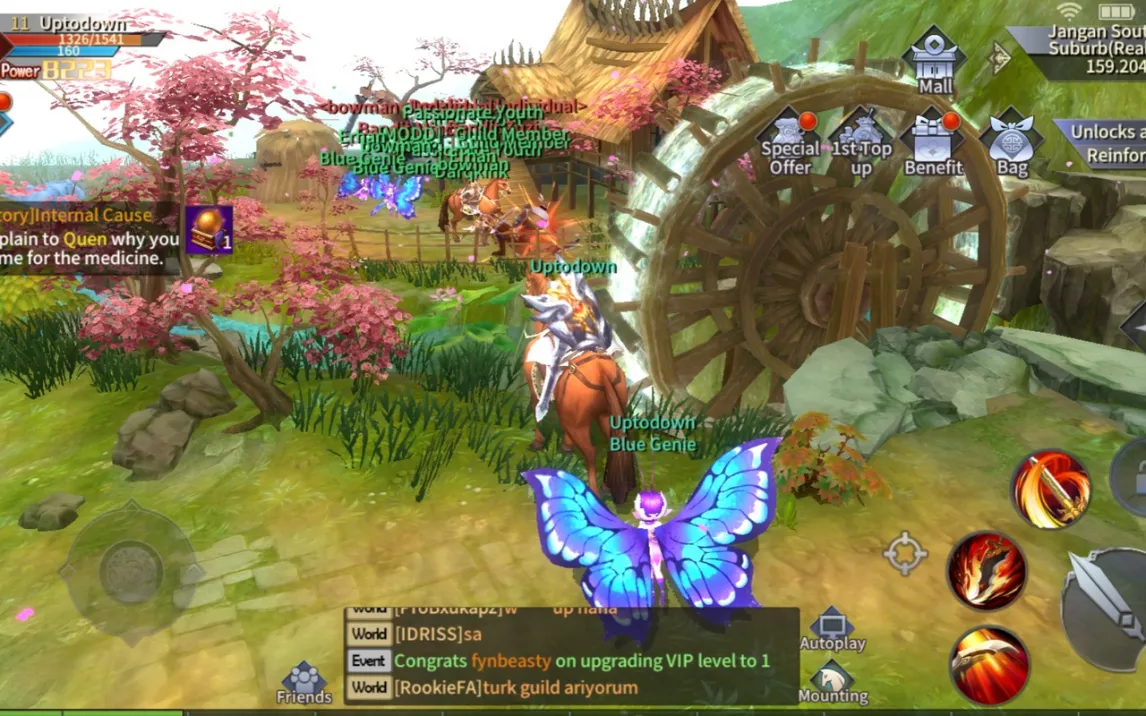Open the Friends list
The width and height of the screenshot is (1146, 716).
[304, 682]
